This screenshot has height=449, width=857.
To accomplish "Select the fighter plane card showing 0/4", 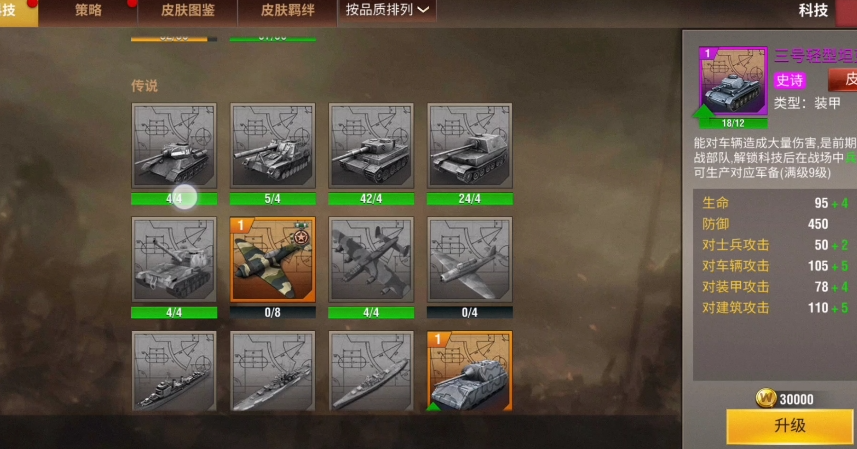I will coord(469,260).
